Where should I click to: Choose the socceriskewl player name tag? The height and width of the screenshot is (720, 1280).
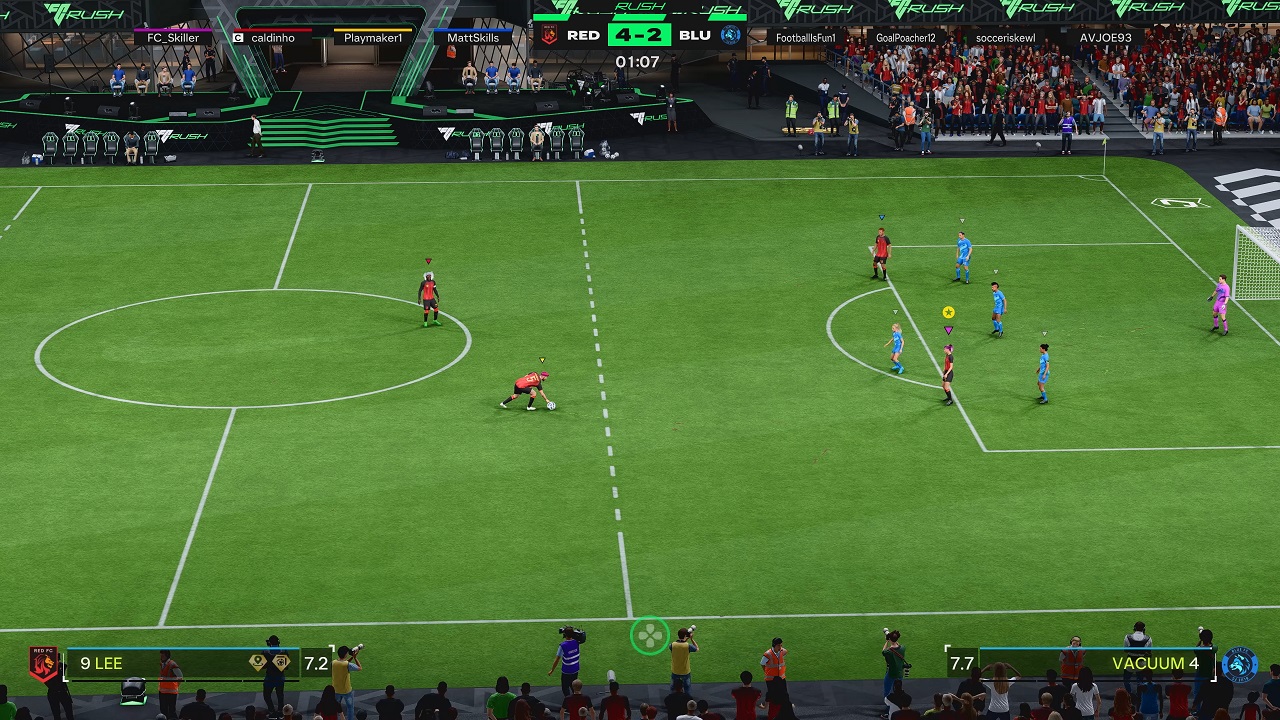[x=1005, y=38]
